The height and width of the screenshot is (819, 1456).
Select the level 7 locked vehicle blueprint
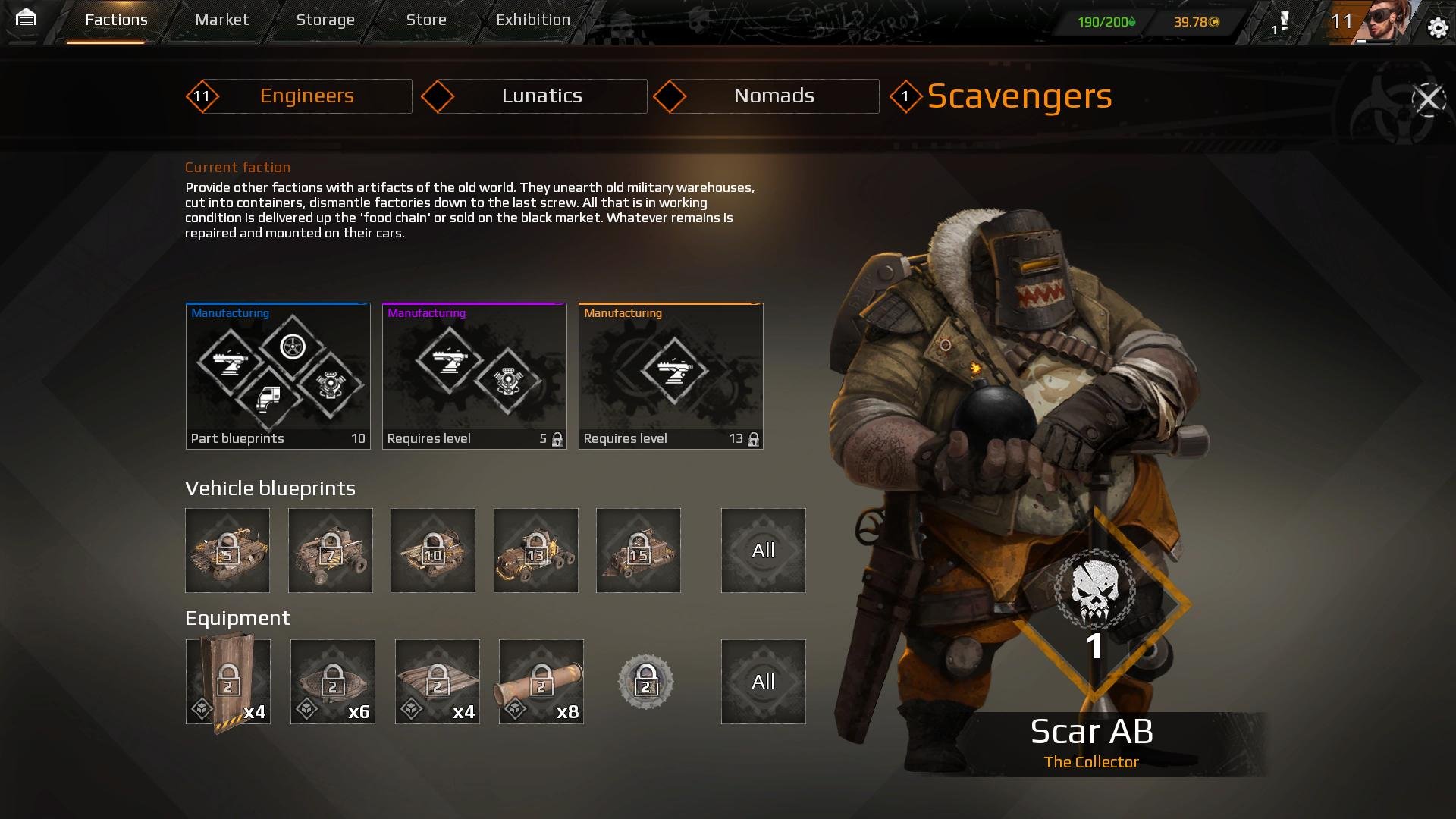pyautogui.click(x=331, y=551)
